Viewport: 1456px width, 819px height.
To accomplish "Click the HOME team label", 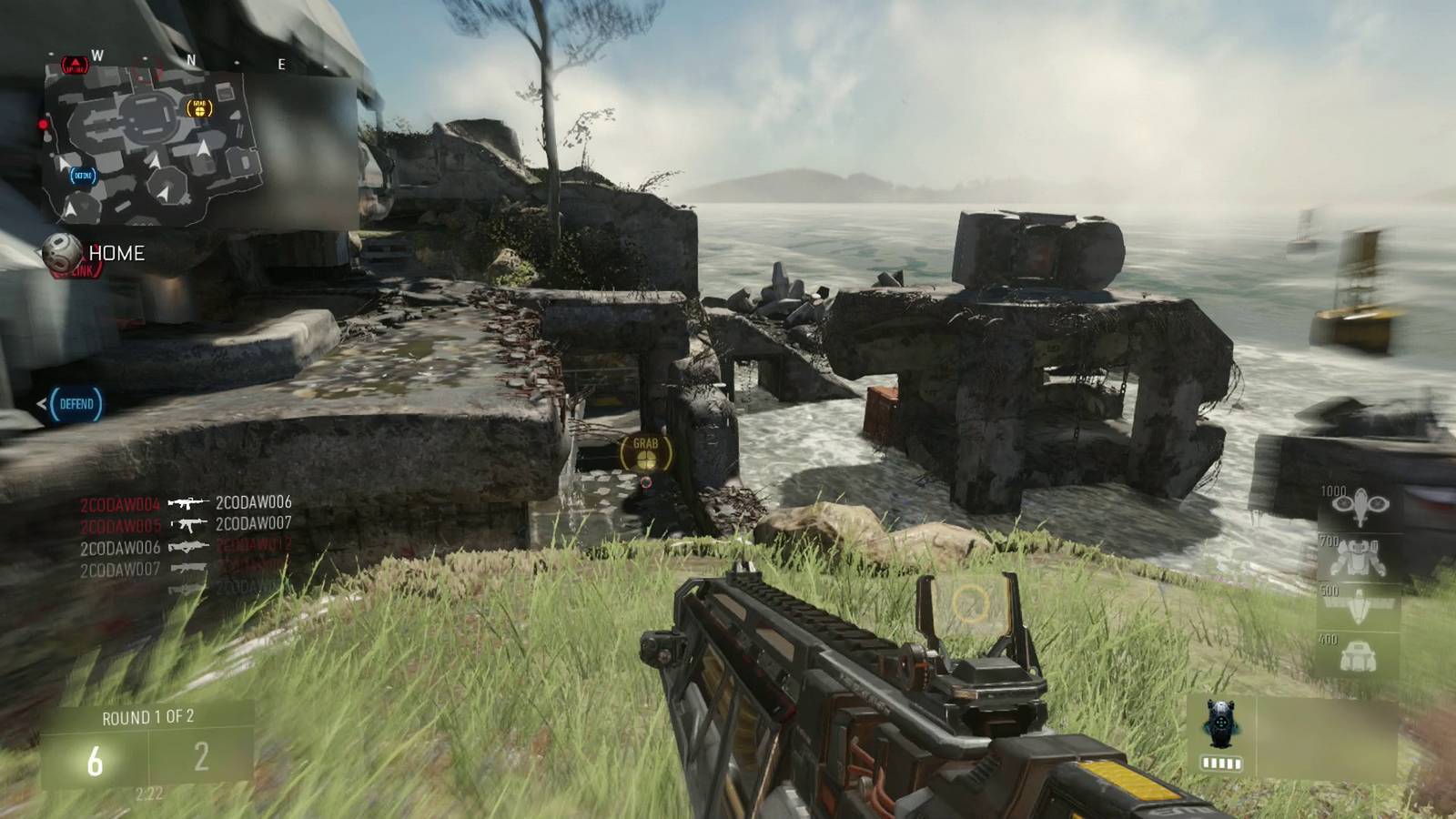I will point(118,253).
